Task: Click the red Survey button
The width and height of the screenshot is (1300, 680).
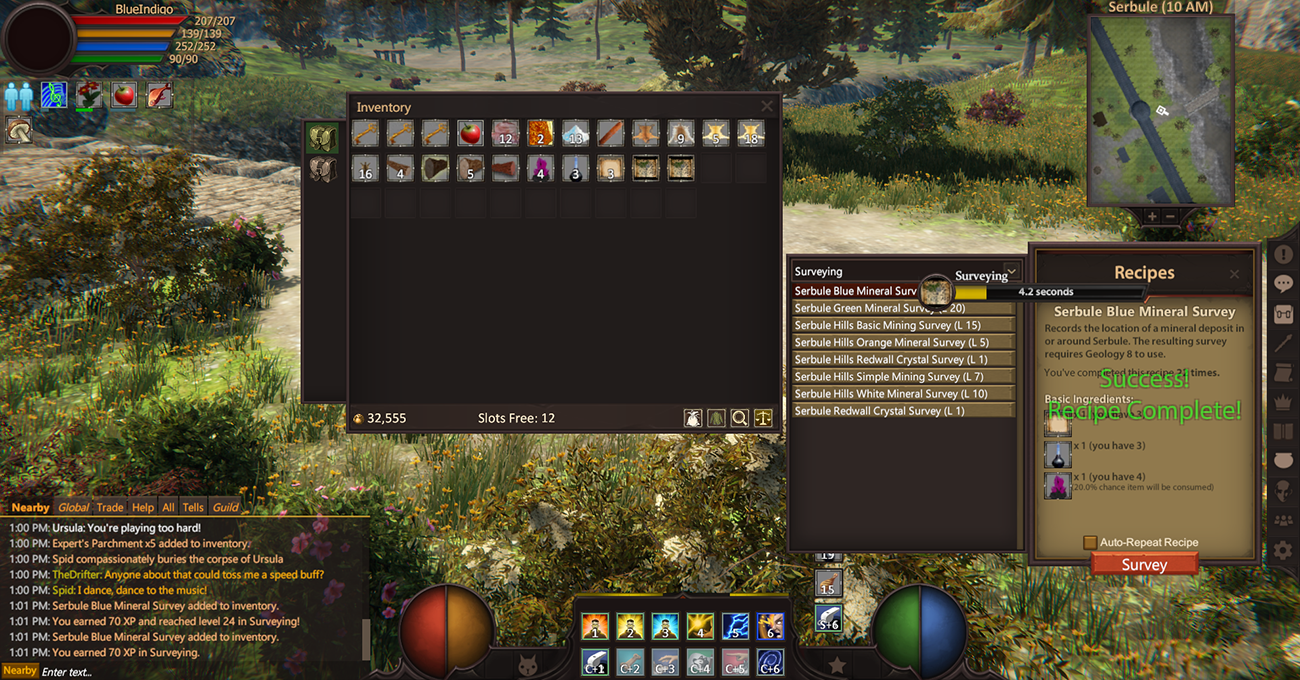Action: (x=1144, y=564)
